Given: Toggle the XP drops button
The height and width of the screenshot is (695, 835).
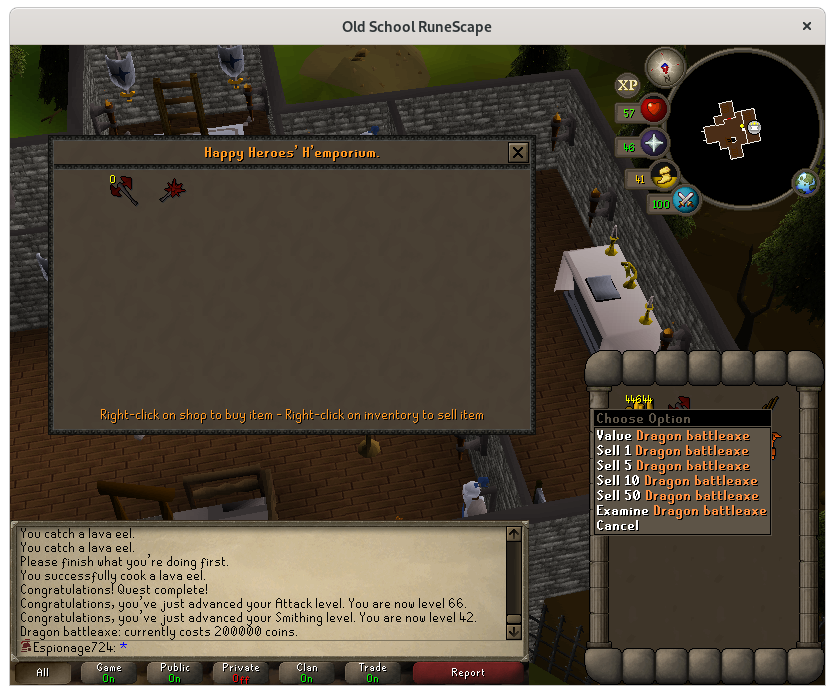Looking at the screenshot, I should 628,86.
